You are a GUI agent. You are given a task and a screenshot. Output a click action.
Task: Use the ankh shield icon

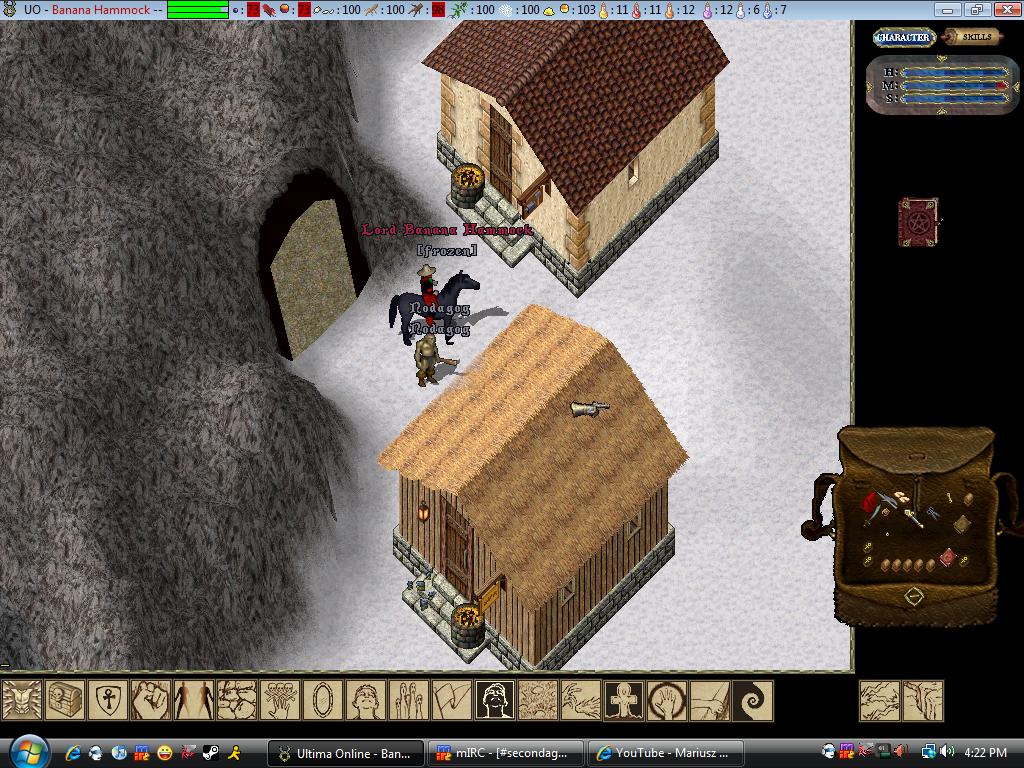click(x=108, y=700)
